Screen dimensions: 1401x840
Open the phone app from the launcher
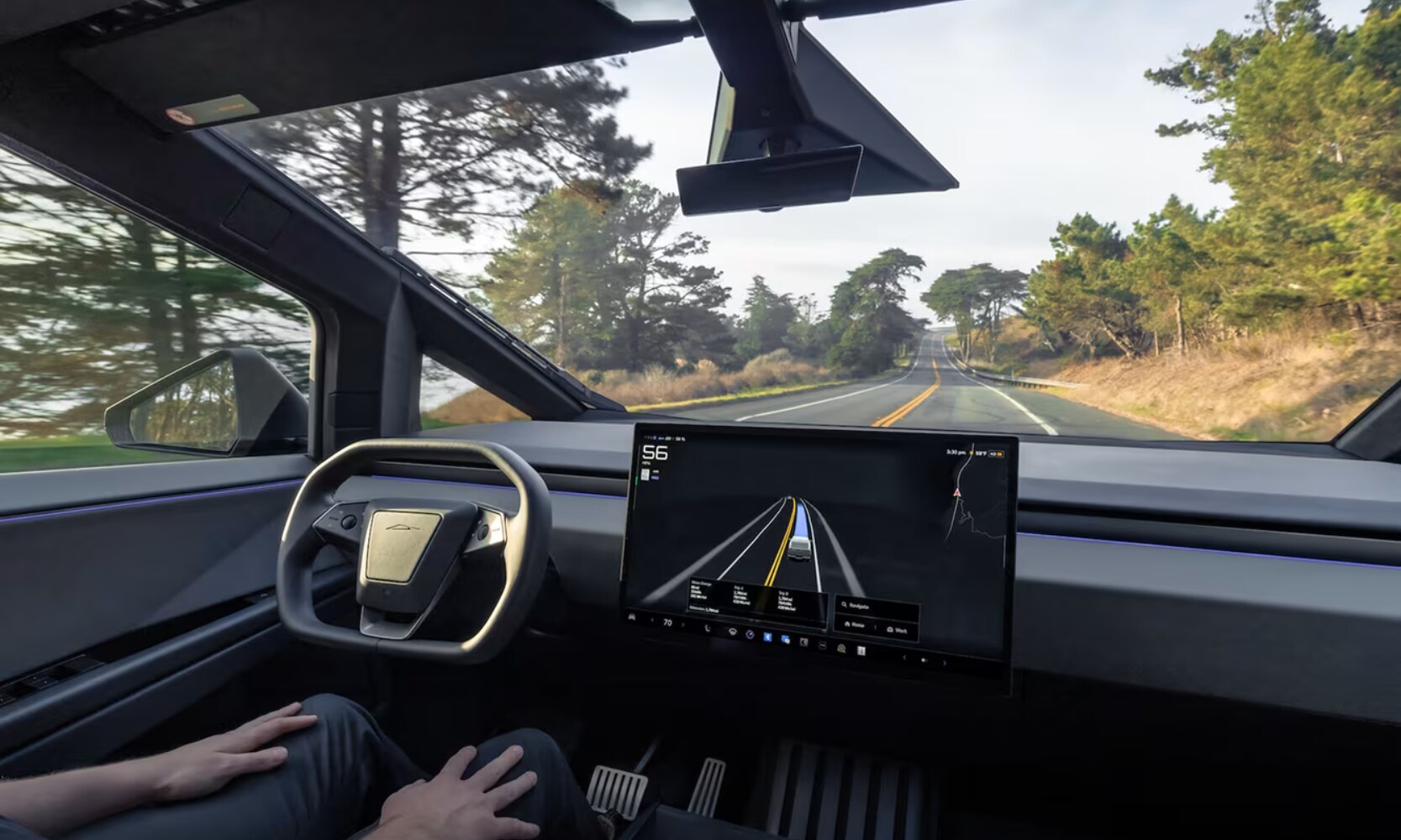coord(708,628)
